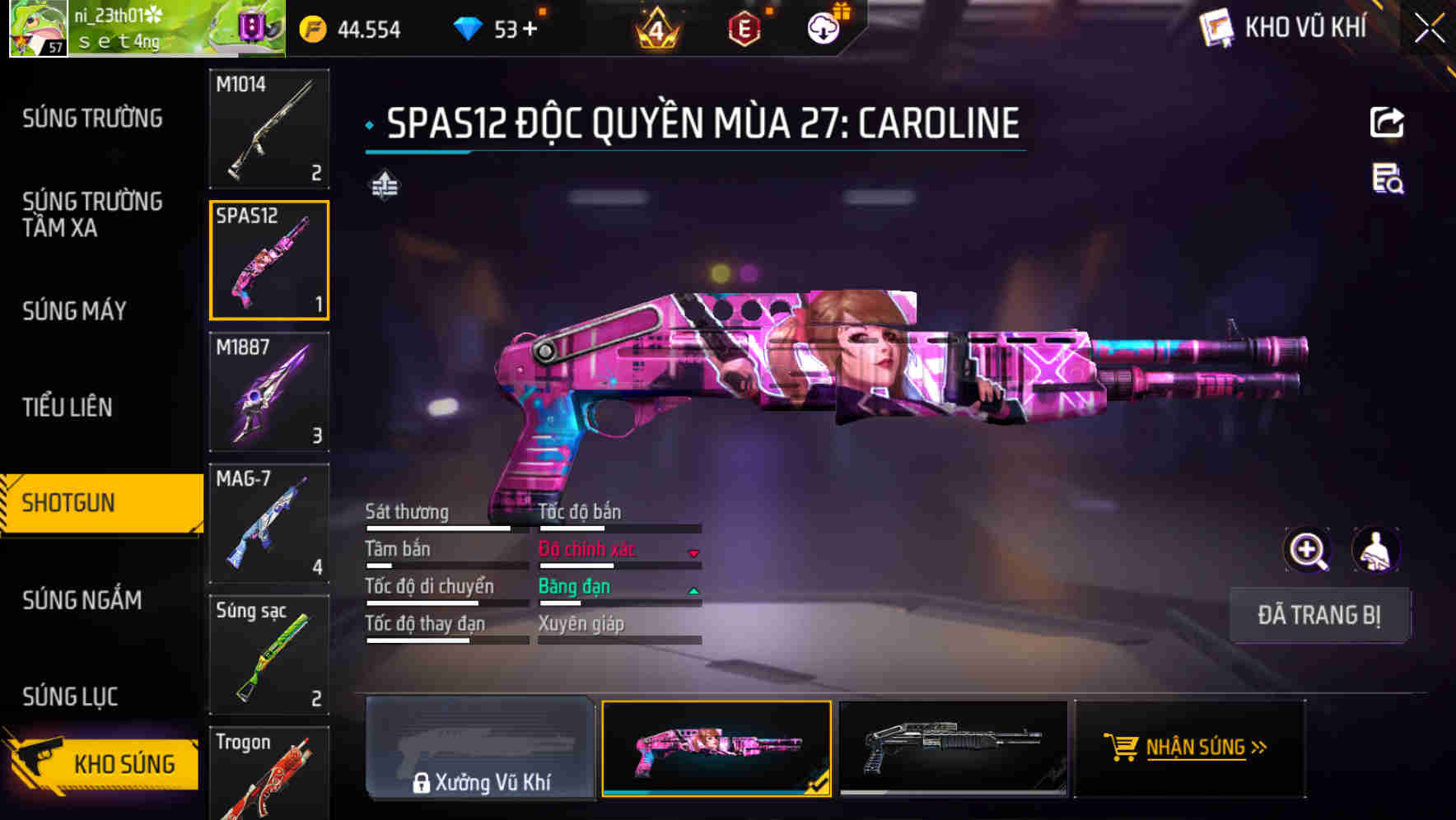This screenshot has width=1456, height=820.
Task: Select the magnifier zoom preview icon
Action: tap(1308, 549)
